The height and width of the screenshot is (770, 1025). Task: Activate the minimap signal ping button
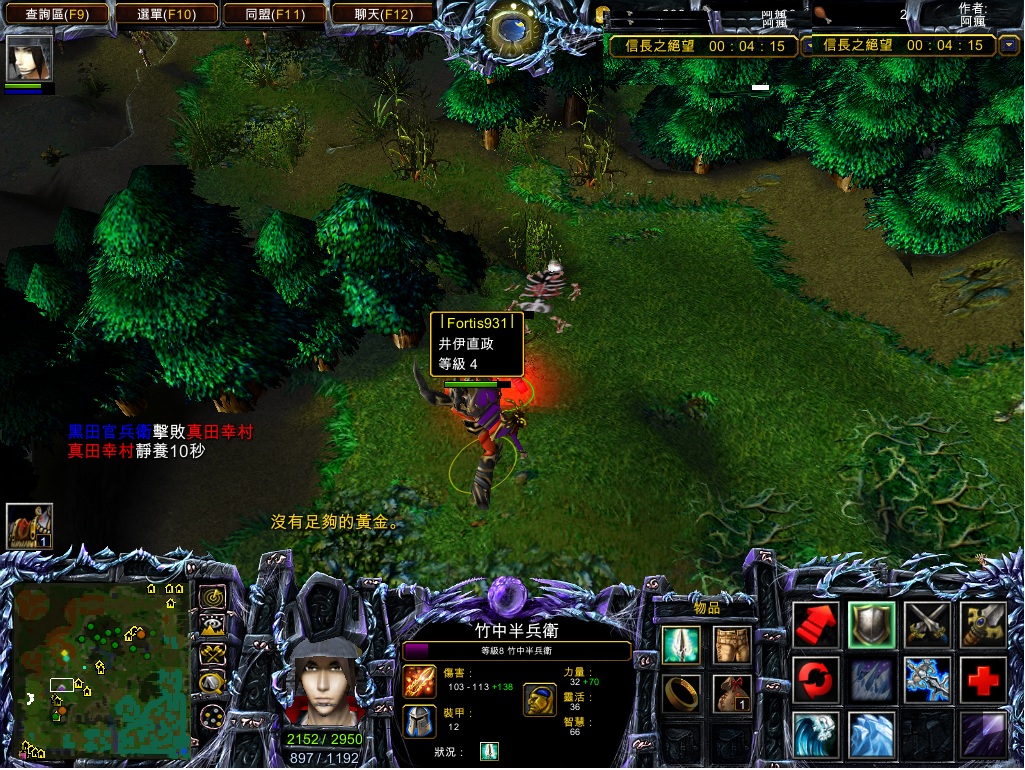point(212,597)
